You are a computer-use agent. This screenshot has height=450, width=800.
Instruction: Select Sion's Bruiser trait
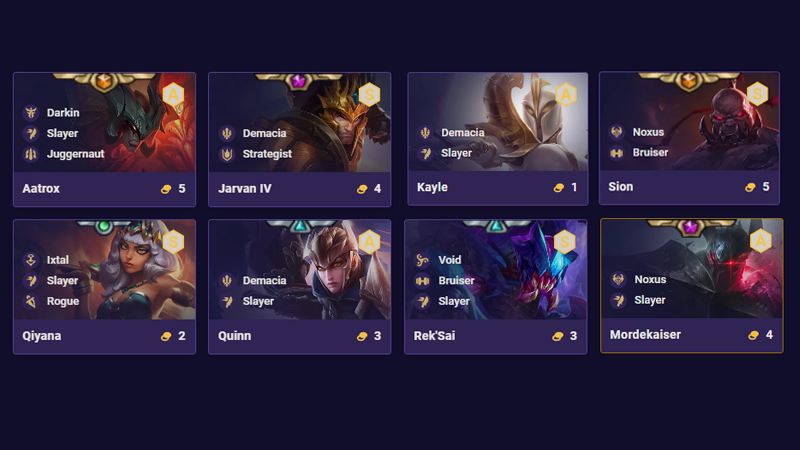point(650,153)
